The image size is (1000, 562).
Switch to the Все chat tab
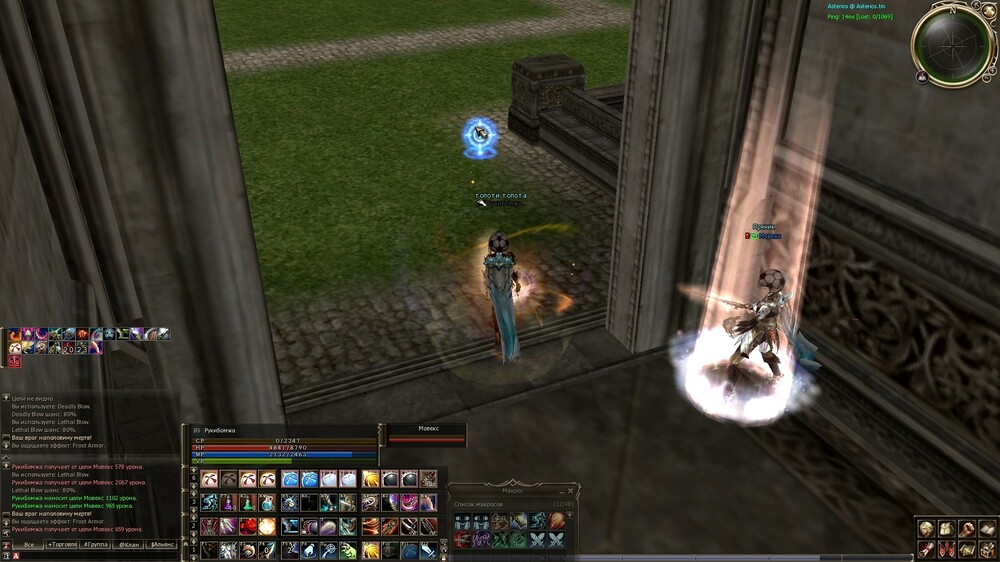[30, 544]
